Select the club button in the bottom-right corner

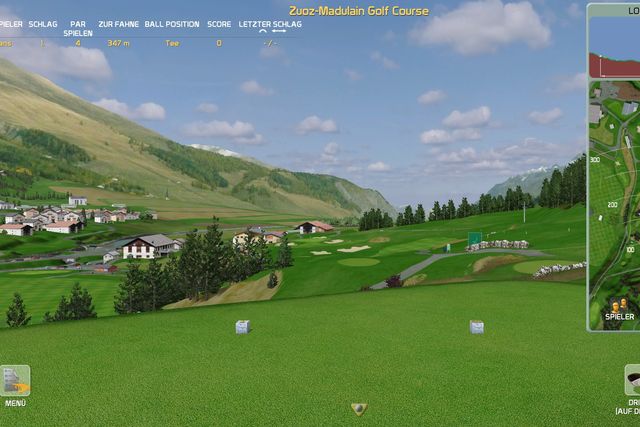(632, 380)
